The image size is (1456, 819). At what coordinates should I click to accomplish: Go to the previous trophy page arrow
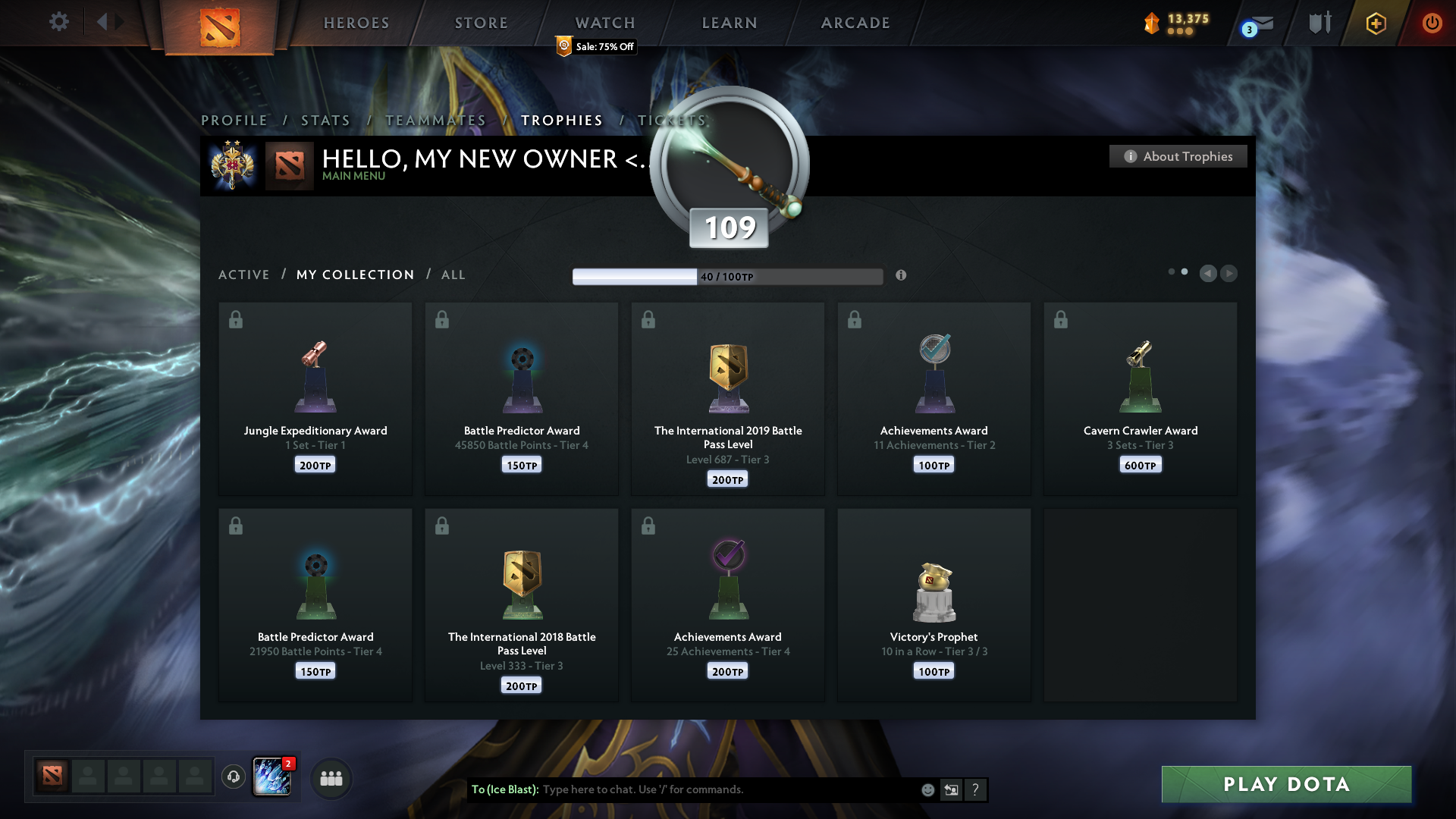point(1208,273)
